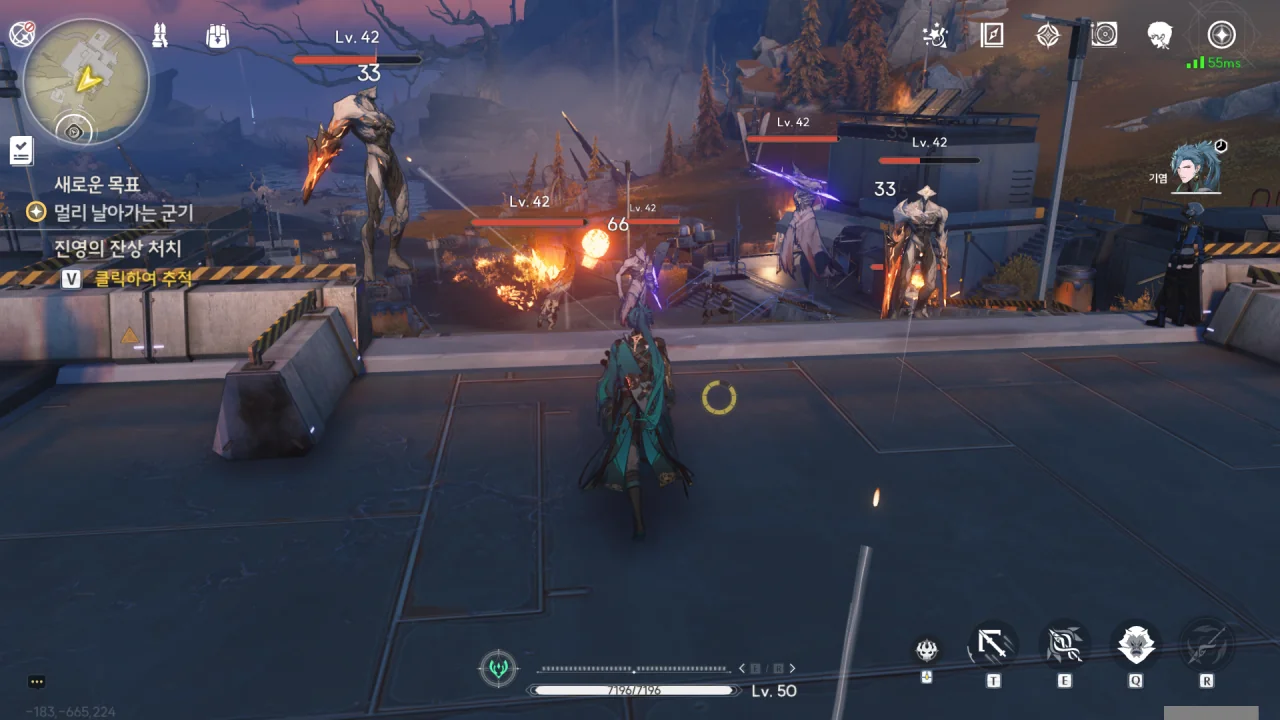Open the circled star menu icon

1221,36
